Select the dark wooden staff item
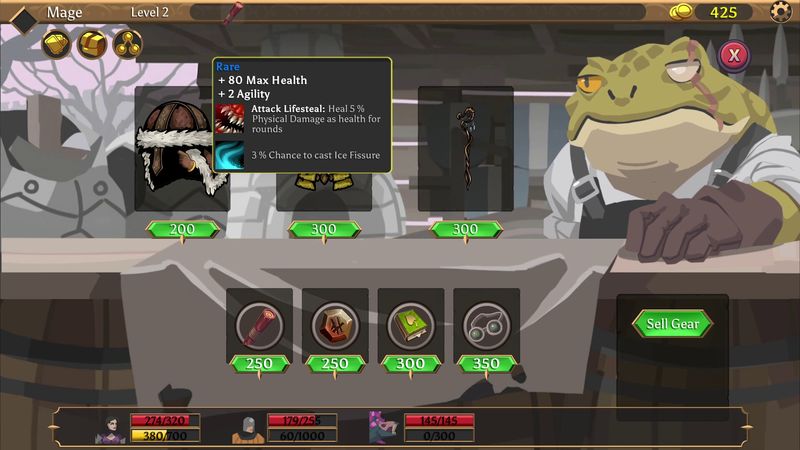This screenshot has height=450, width=800. point(465,147)
